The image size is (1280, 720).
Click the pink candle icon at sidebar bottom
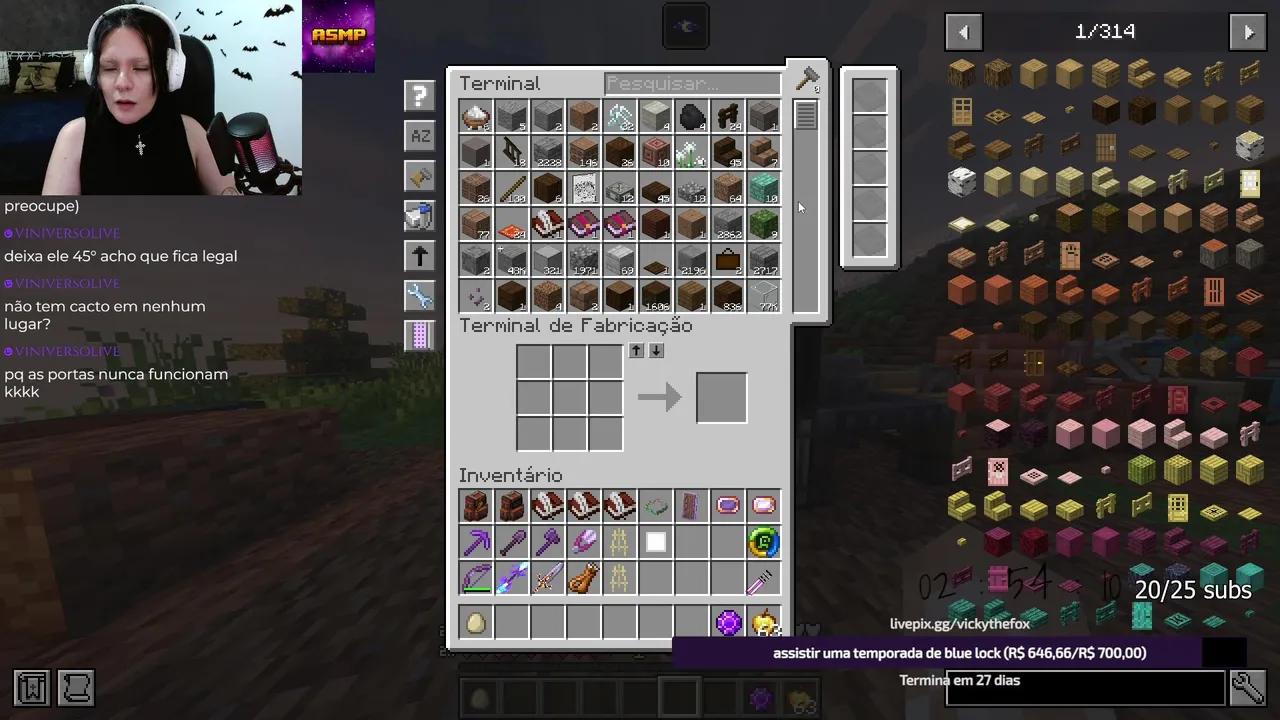pos(419,335)
